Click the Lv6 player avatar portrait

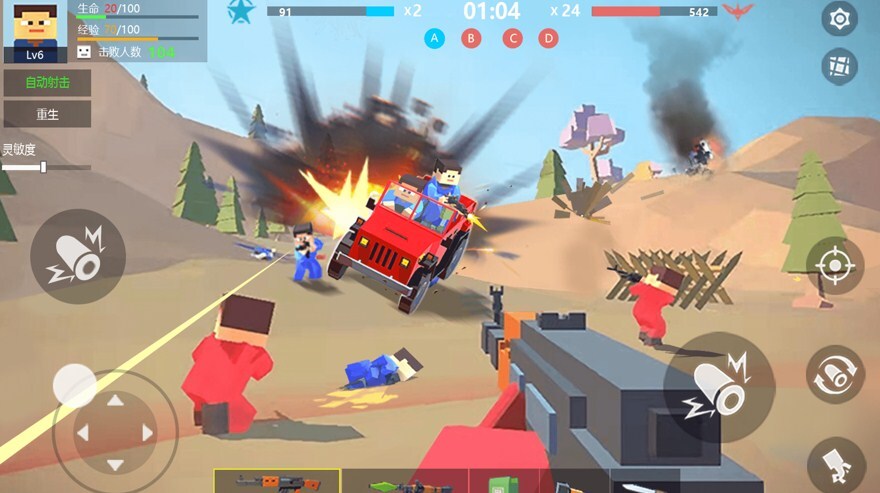(35, 31)
